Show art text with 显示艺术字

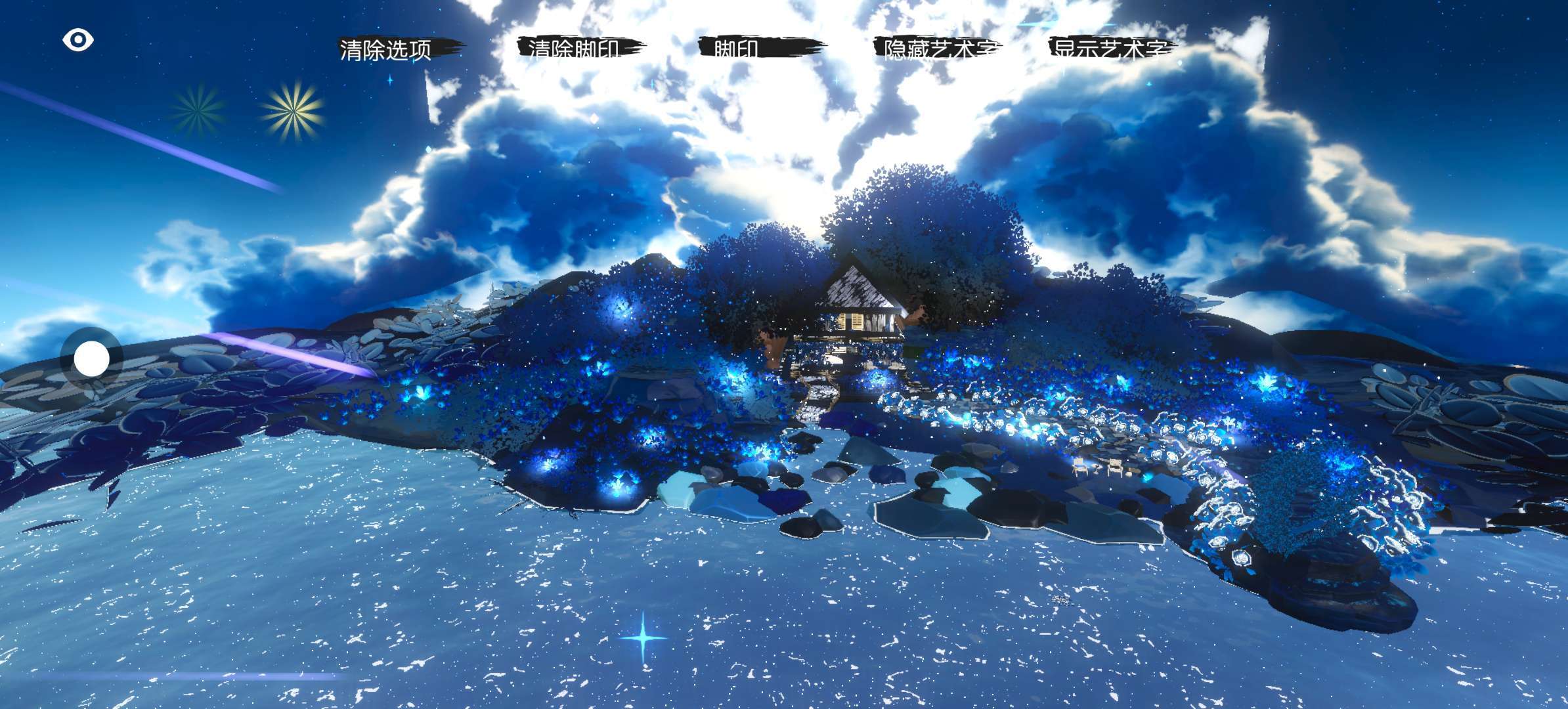point(1111,48)
